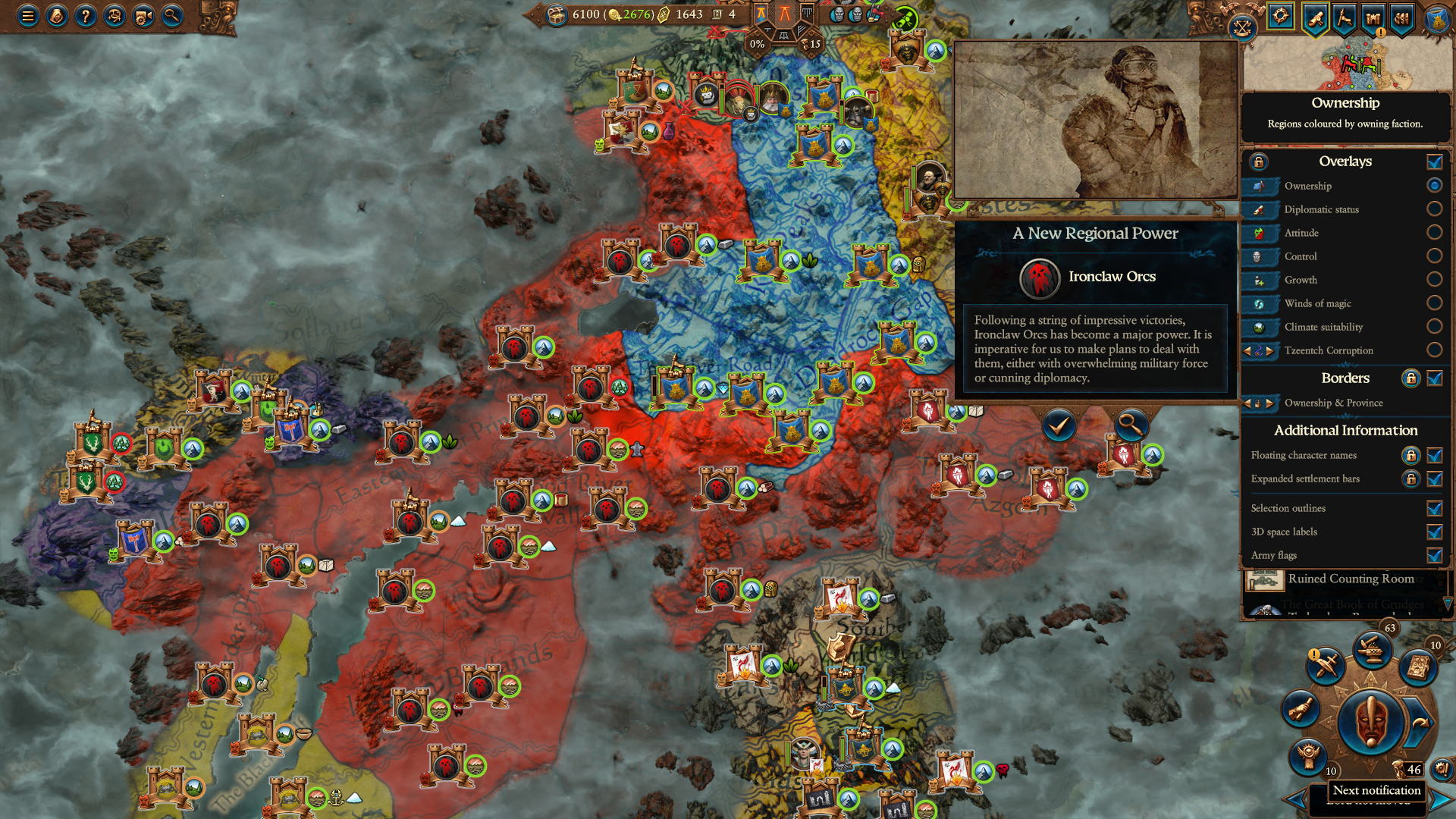This screenshot has height=819, width=1456.
Task: Open the Book of Grudges button
Action: point(1418,667)
